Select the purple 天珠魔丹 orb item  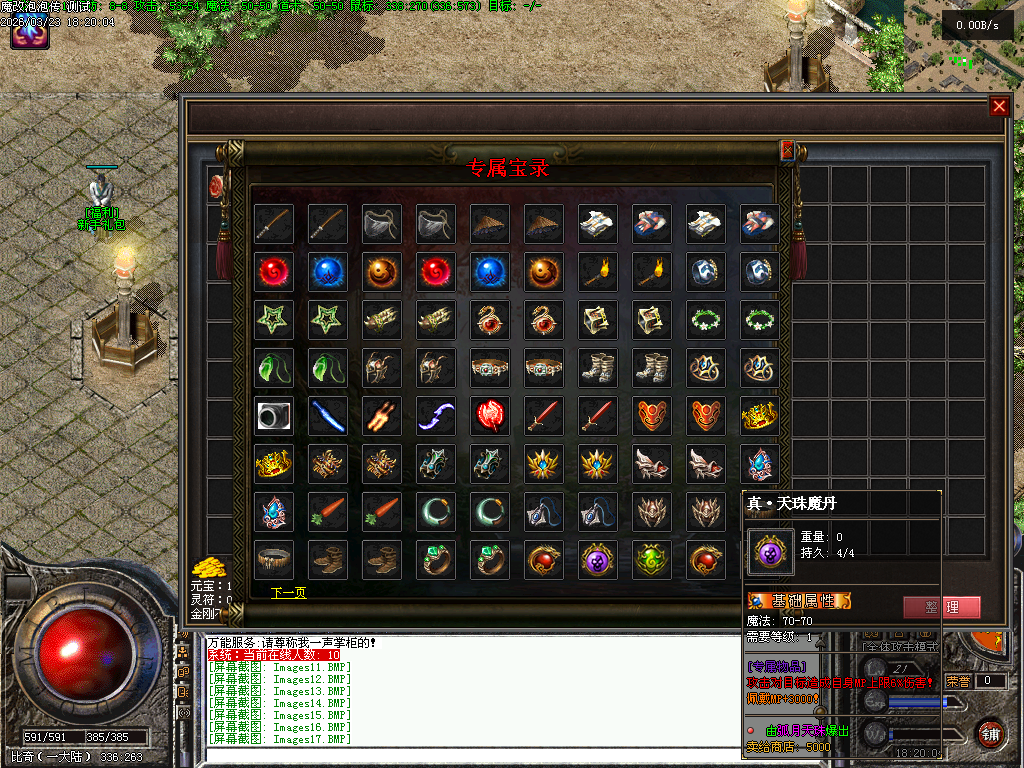click(598, 560)
